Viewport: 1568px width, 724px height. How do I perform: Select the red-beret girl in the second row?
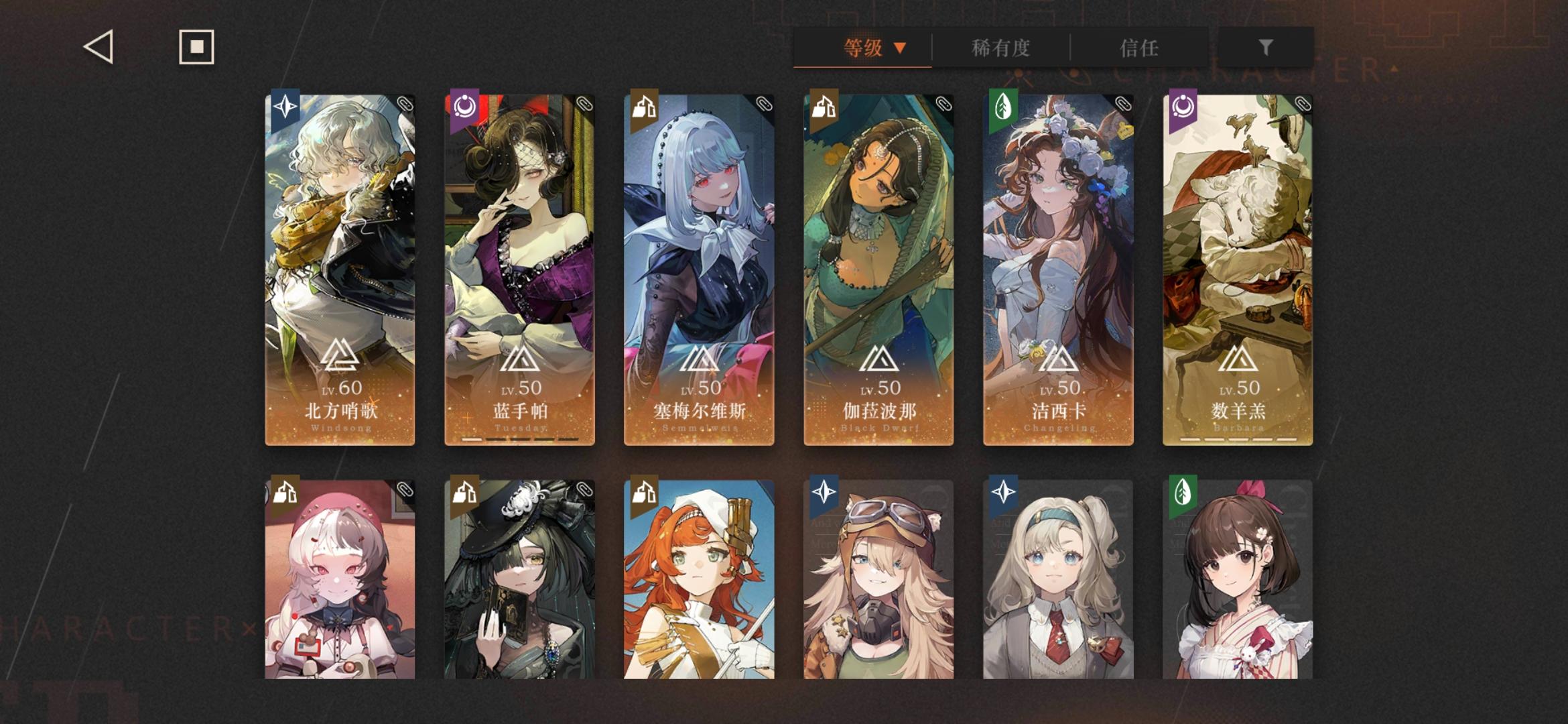340,590
